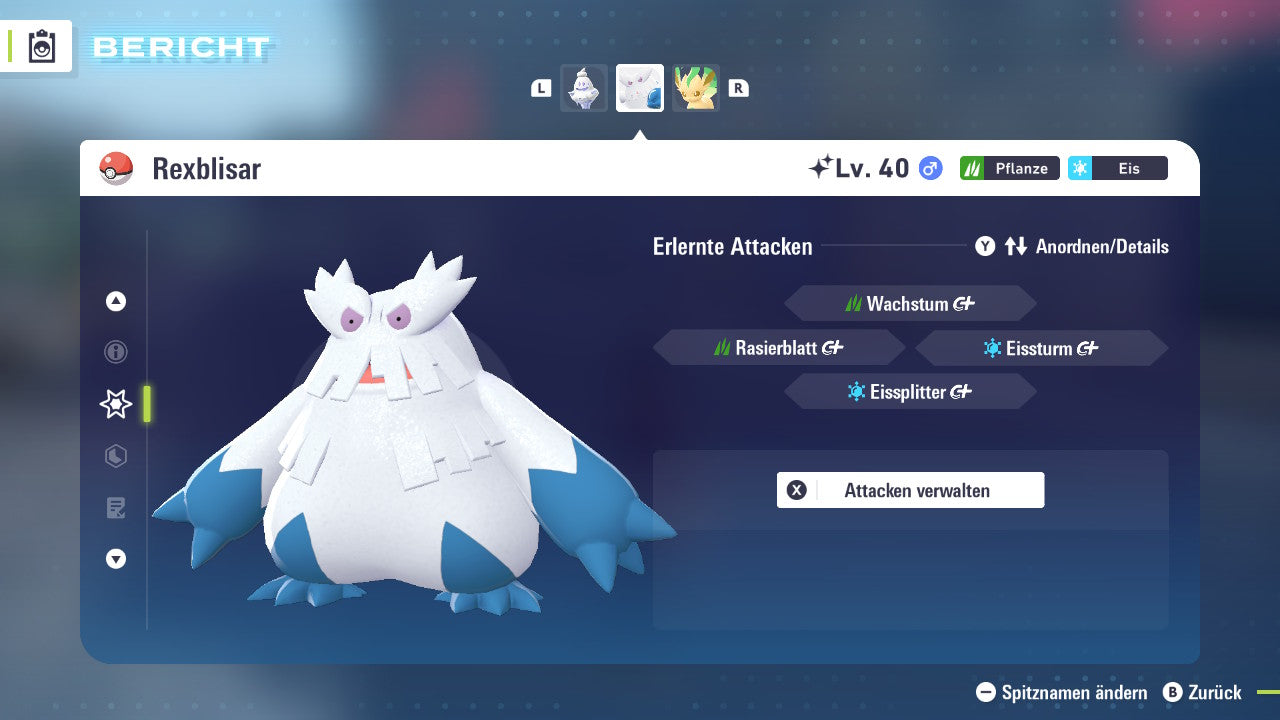This screenshot has width=1280, height=720.
Task: Click the notes document icon in the sidebar
Action: tap(116, 508)
